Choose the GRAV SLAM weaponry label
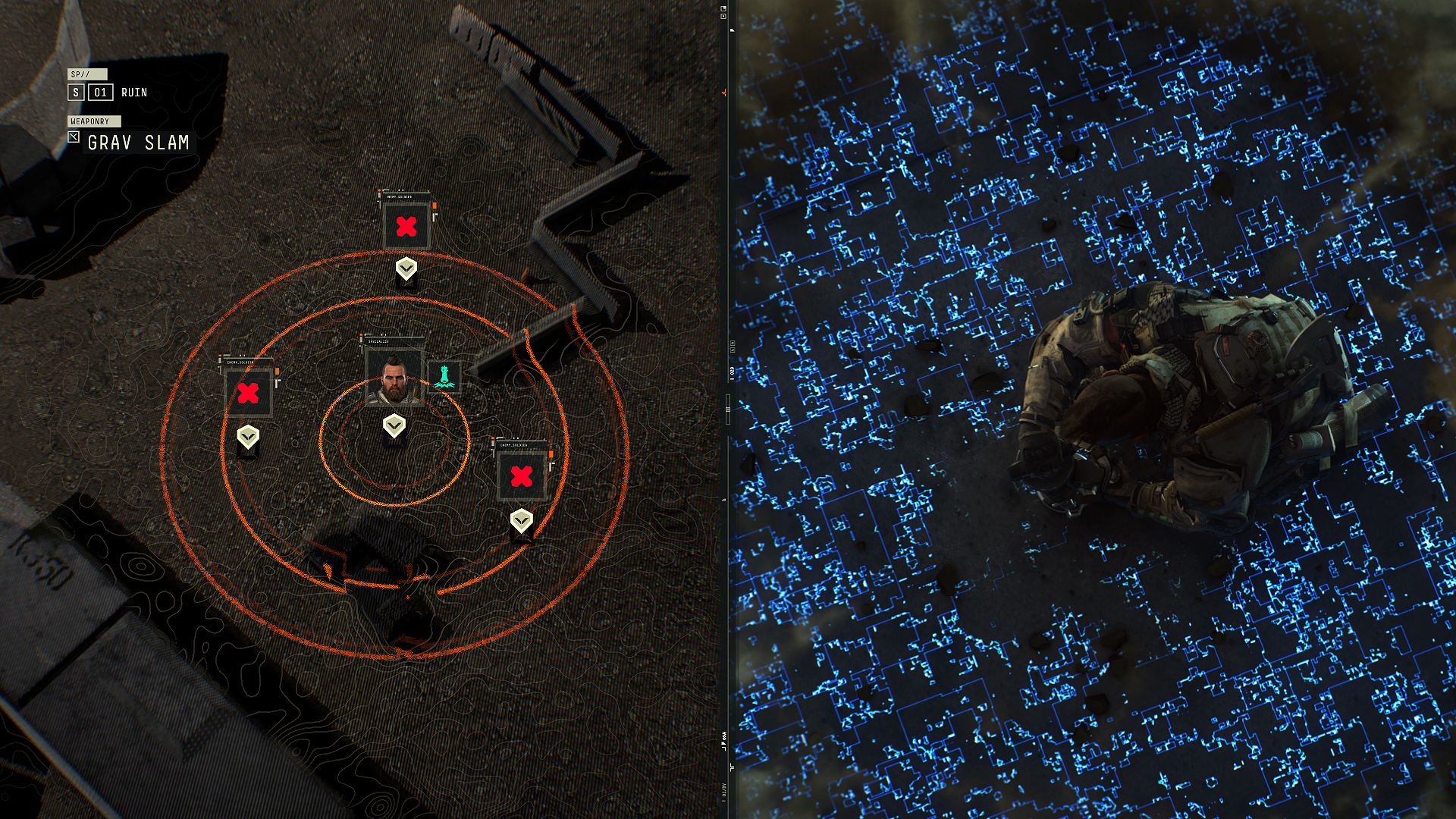Screen dimensions: 1456x819 point(138,143)
